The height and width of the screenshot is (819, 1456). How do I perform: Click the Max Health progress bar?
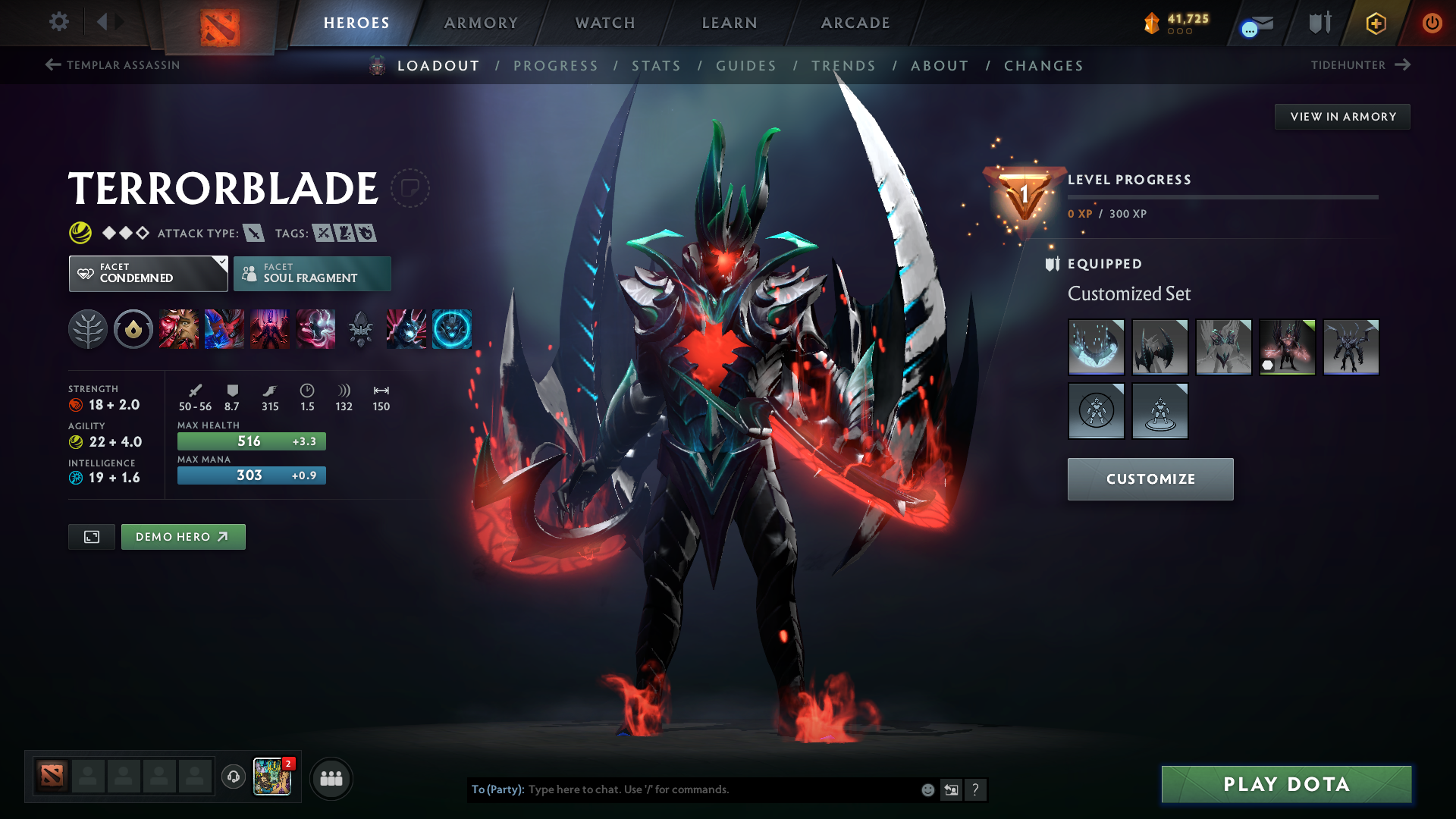click(x=251, y=441)
